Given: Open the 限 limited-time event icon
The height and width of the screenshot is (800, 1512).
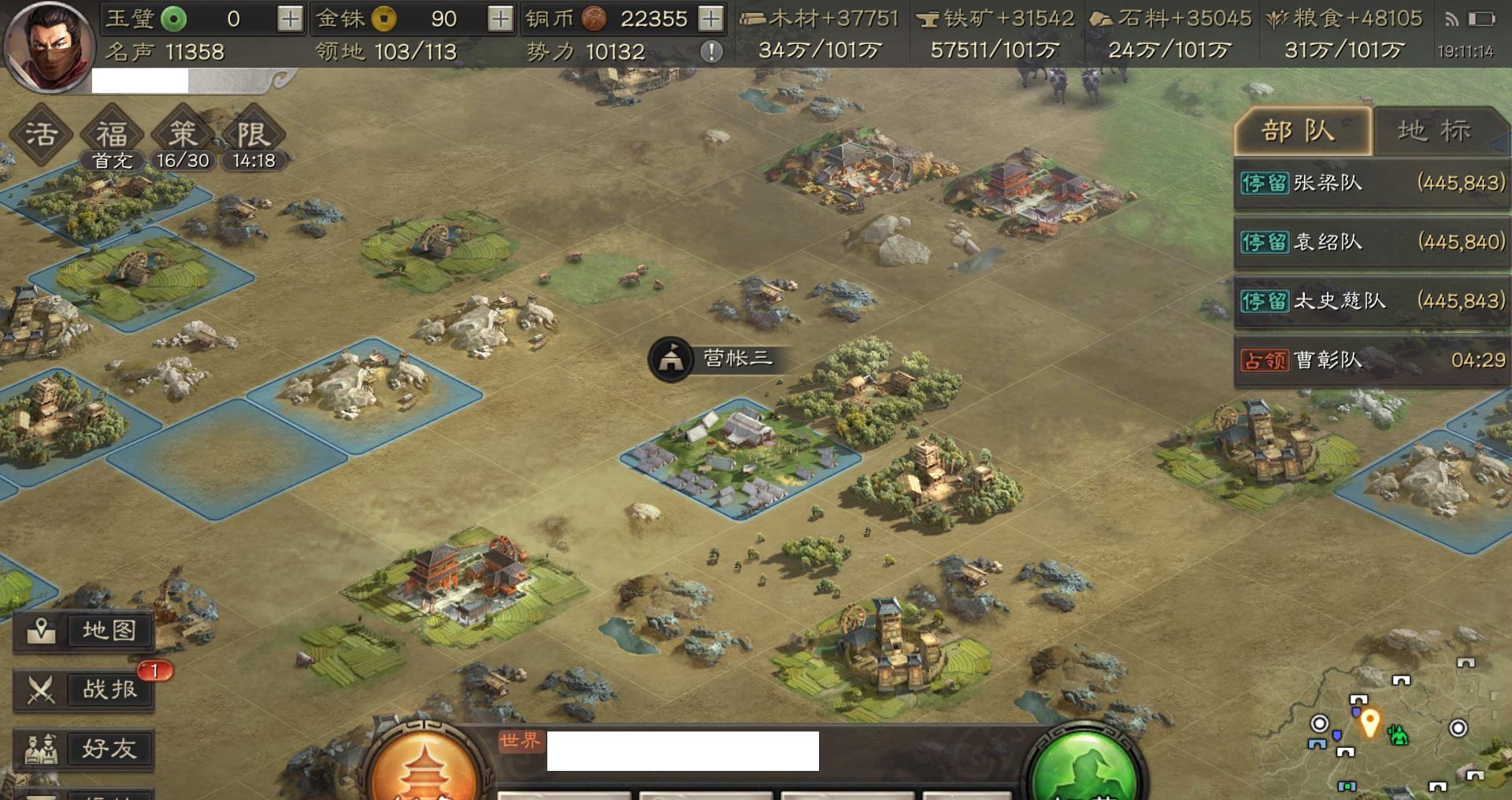Looking at the screenshot, I should click(x=253, y=135).
